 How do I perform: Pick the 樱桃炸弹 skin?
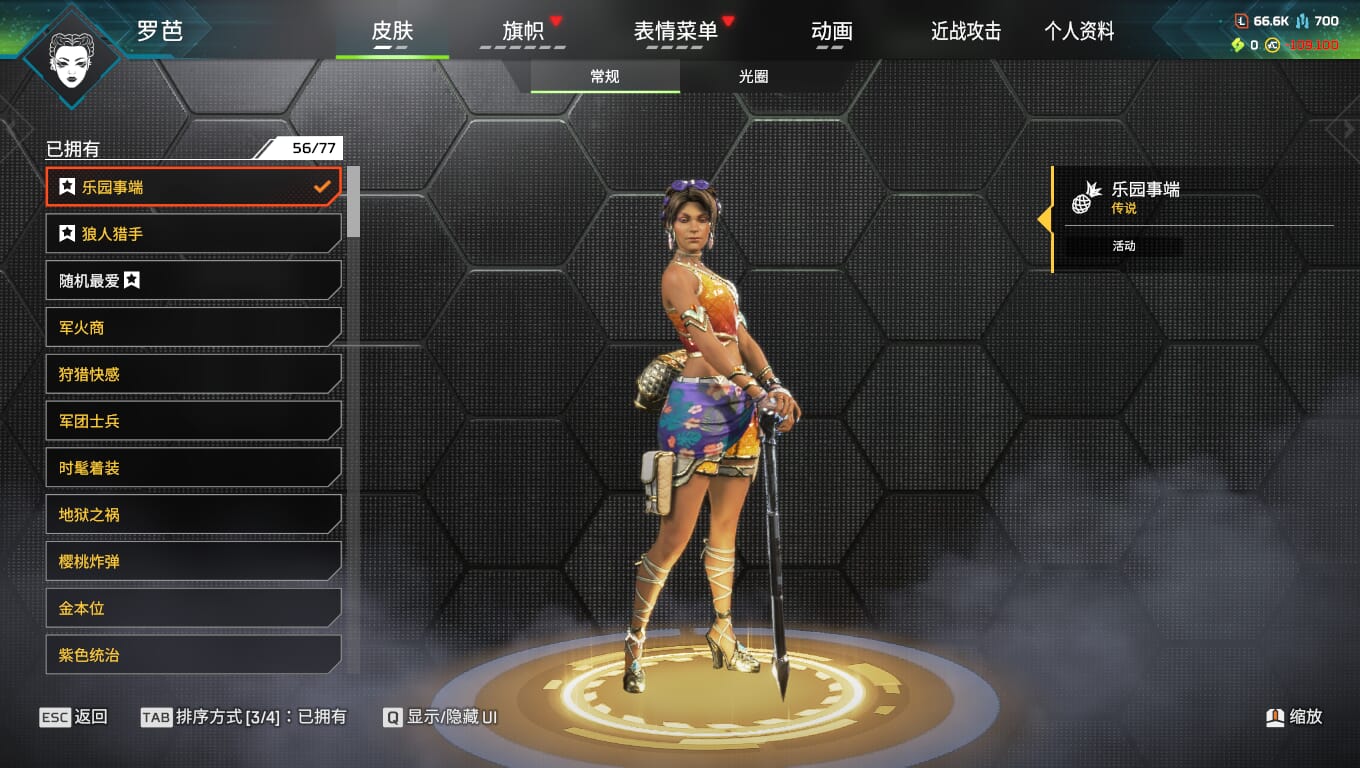click(x=193, y=562)
